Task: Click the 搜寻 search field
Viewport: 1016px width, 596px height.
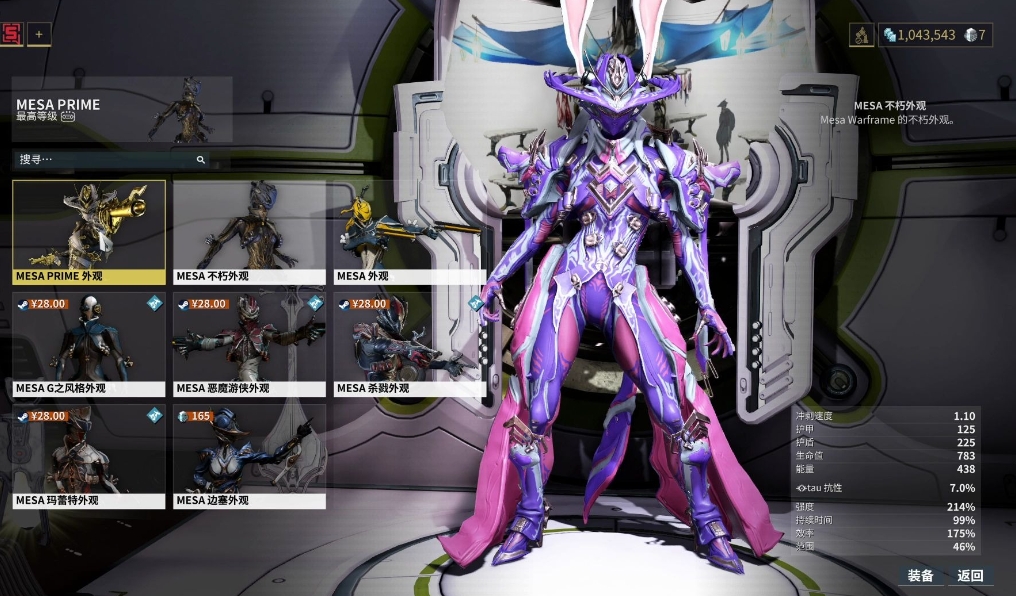Action: coord(110,159)
